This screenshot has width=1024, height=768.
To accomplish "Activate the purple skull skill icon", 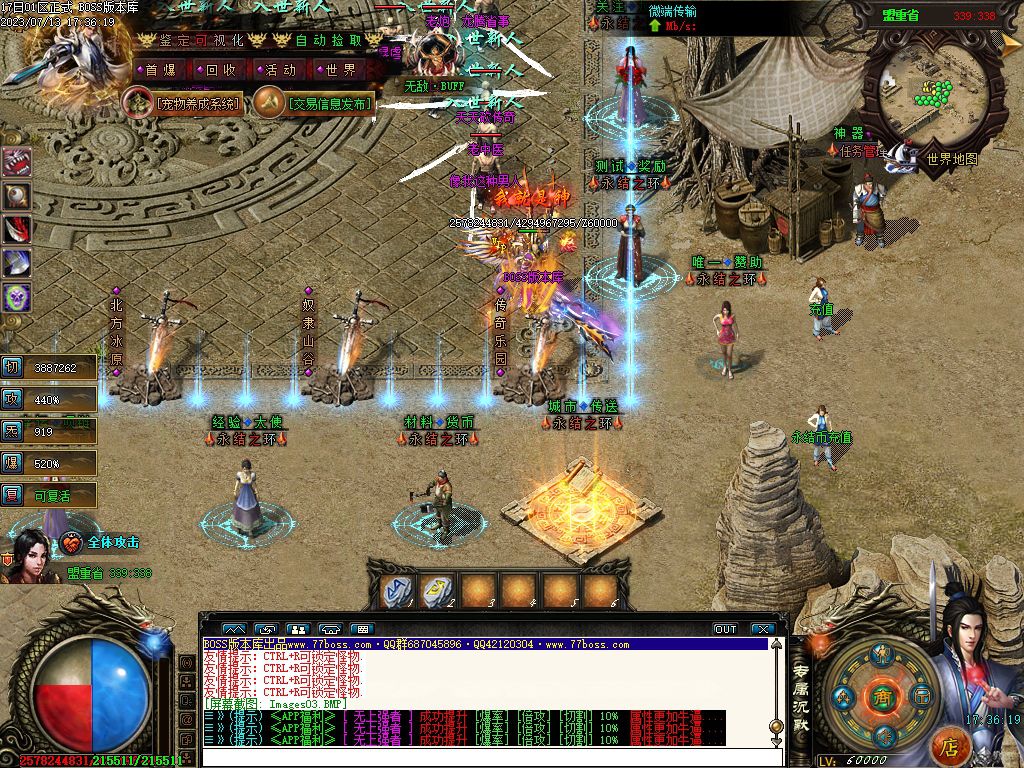I will pos(16,297).
